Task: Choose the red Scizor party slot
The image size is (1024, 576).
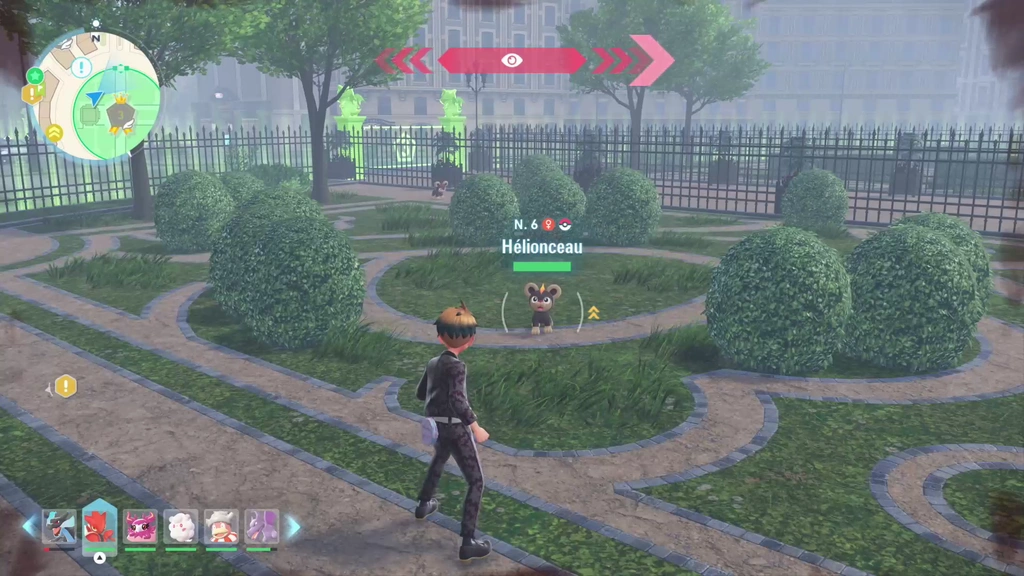Action: 99,526
